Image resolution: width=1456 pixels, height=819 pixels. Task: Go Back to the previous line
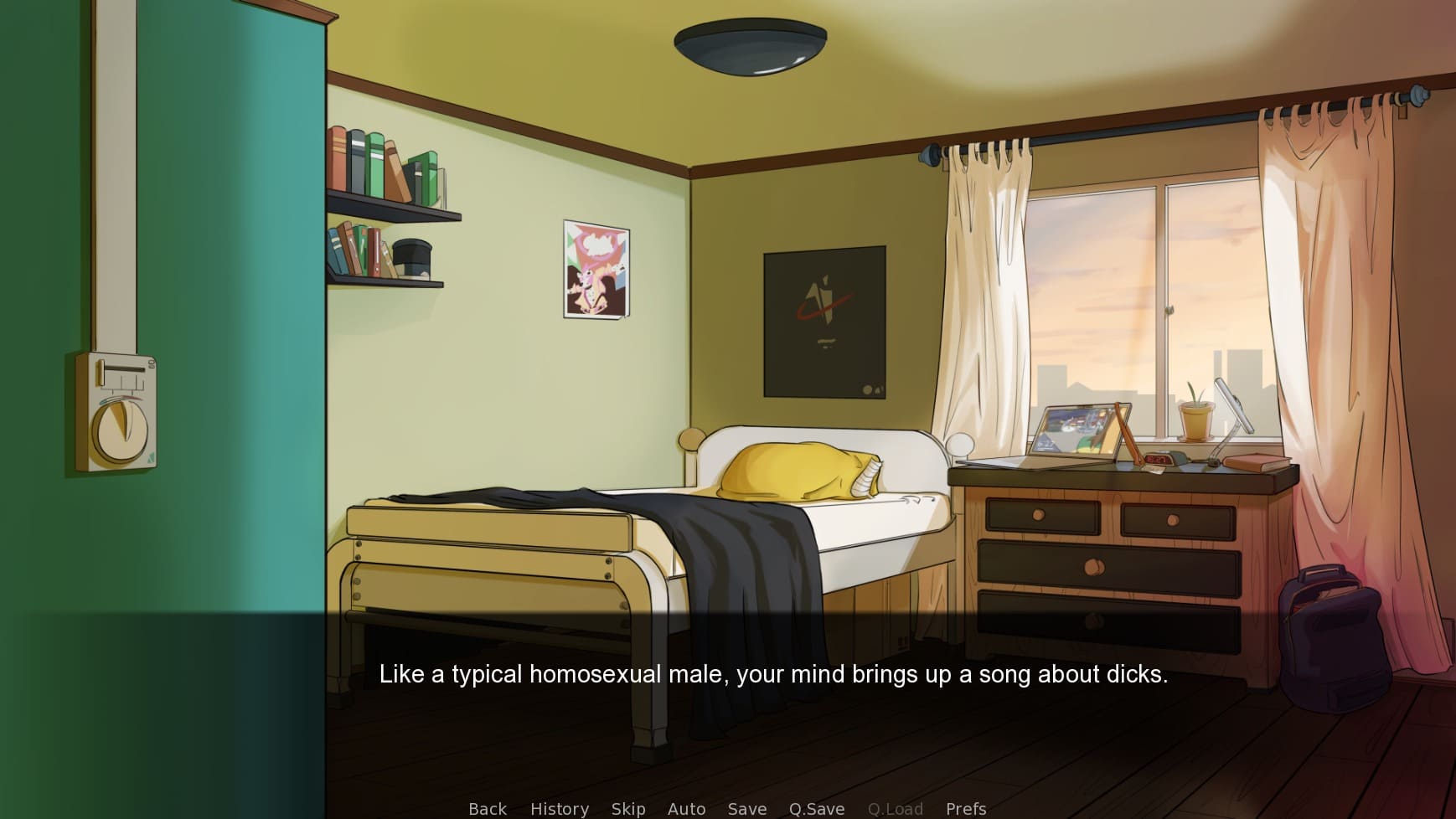coord(488,808)
